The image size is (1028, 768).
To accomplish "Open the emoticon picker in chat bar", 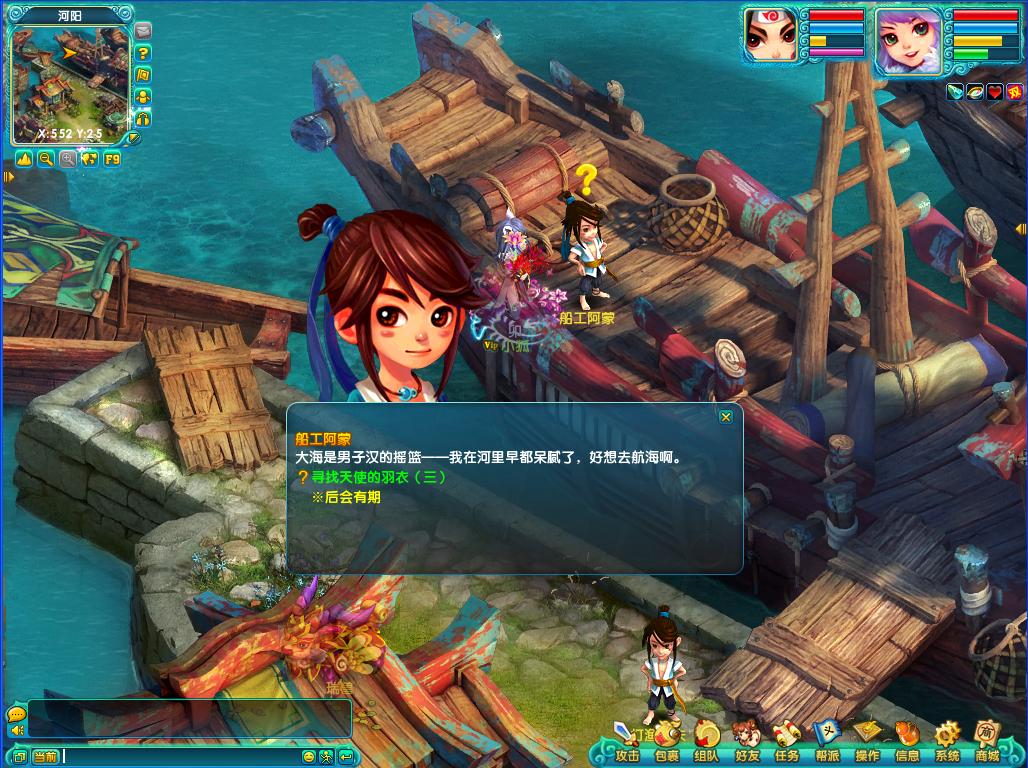I will pos(309,756).
